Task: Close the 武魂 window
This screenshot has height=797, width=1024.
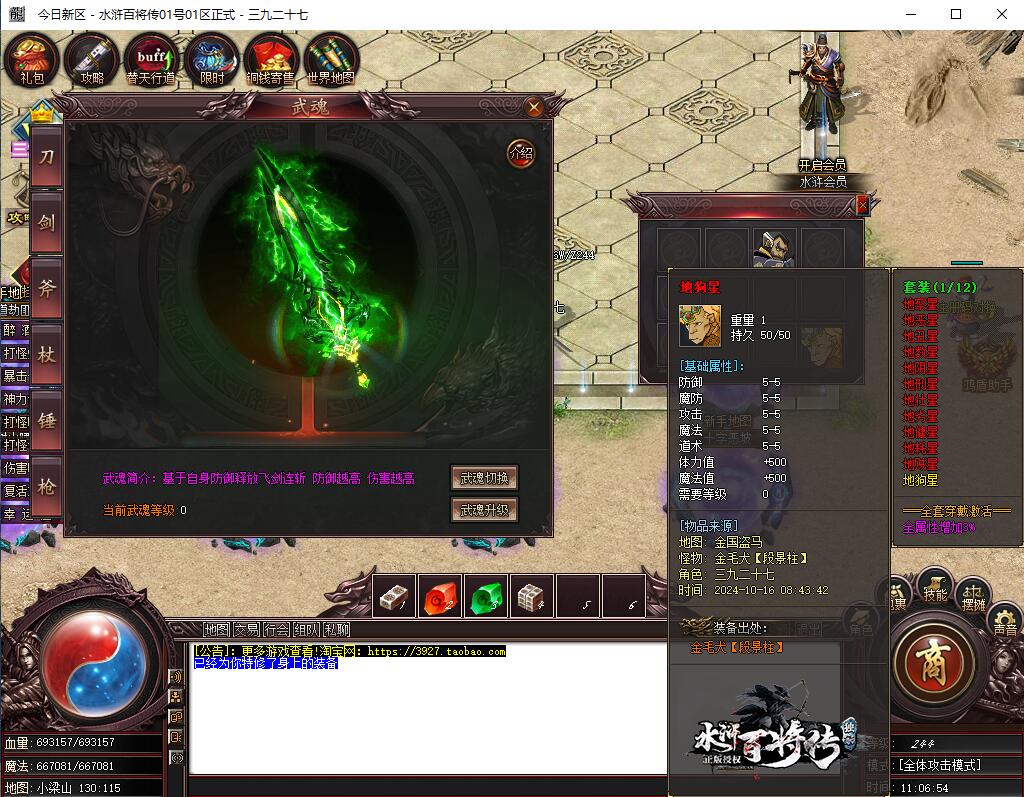Action: (534, 107)
